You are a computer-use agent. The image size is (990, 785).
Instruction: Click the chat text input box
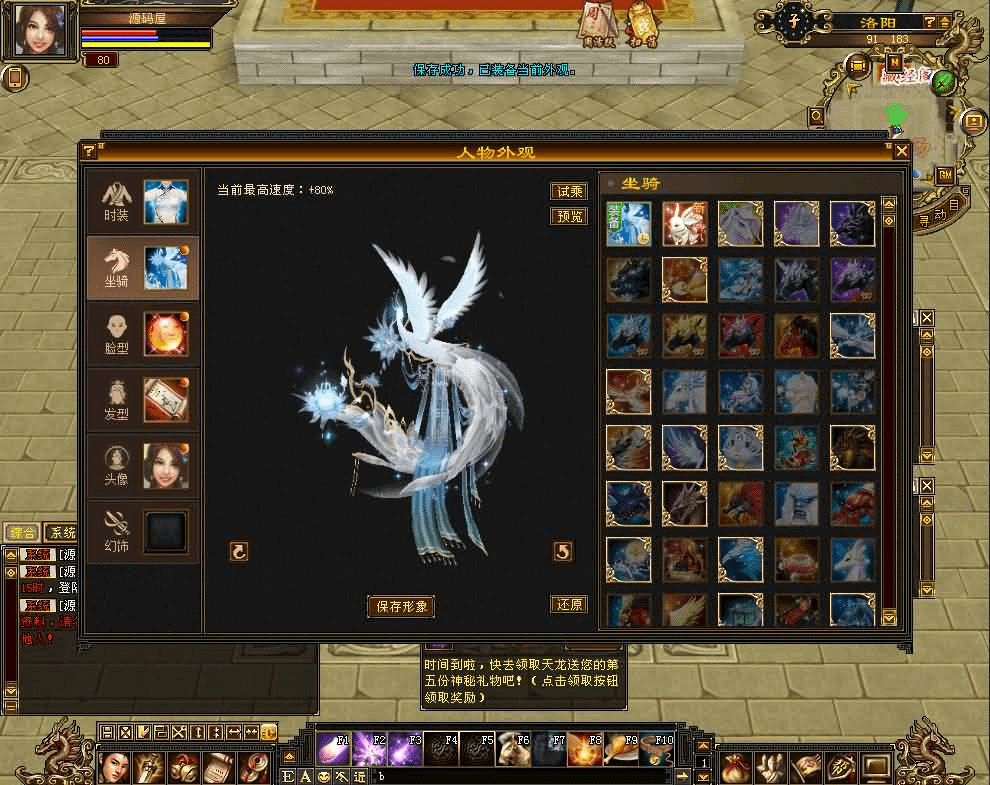520,776
